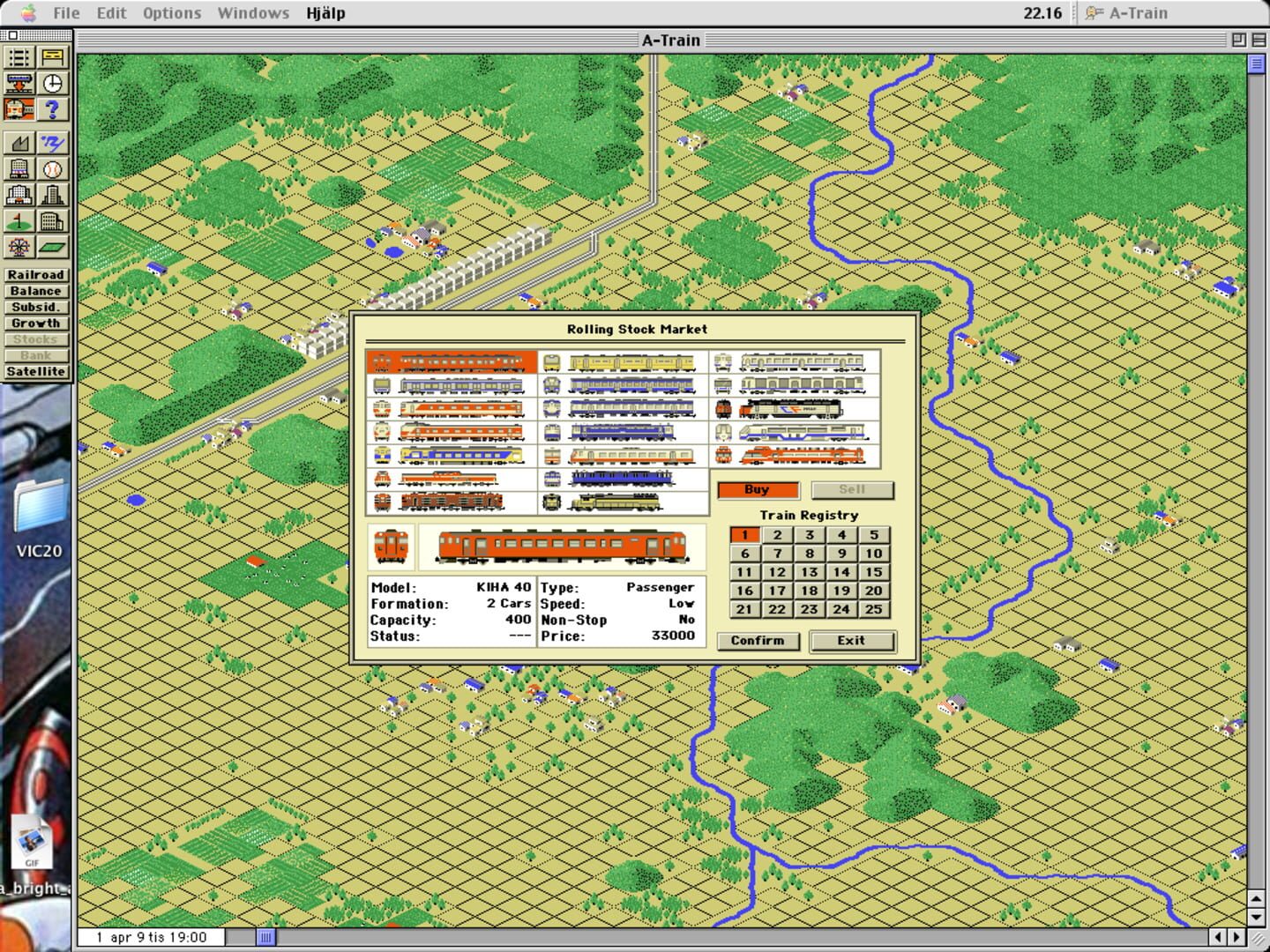Open the Satellite view button
Screen dimensions: 1270x952
[36, 371]
